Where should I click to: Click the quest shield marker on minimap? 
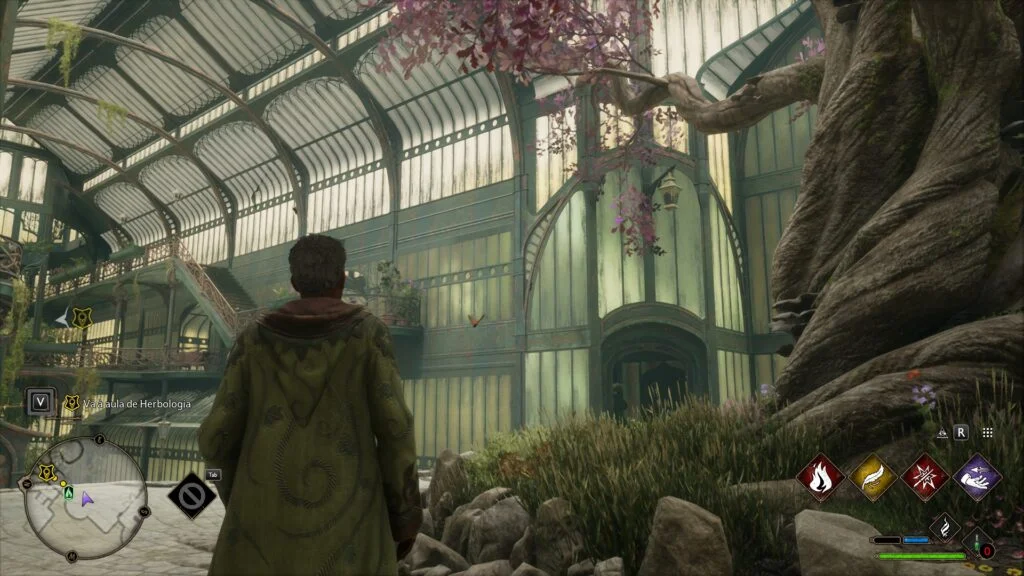[x=47, y=472]
